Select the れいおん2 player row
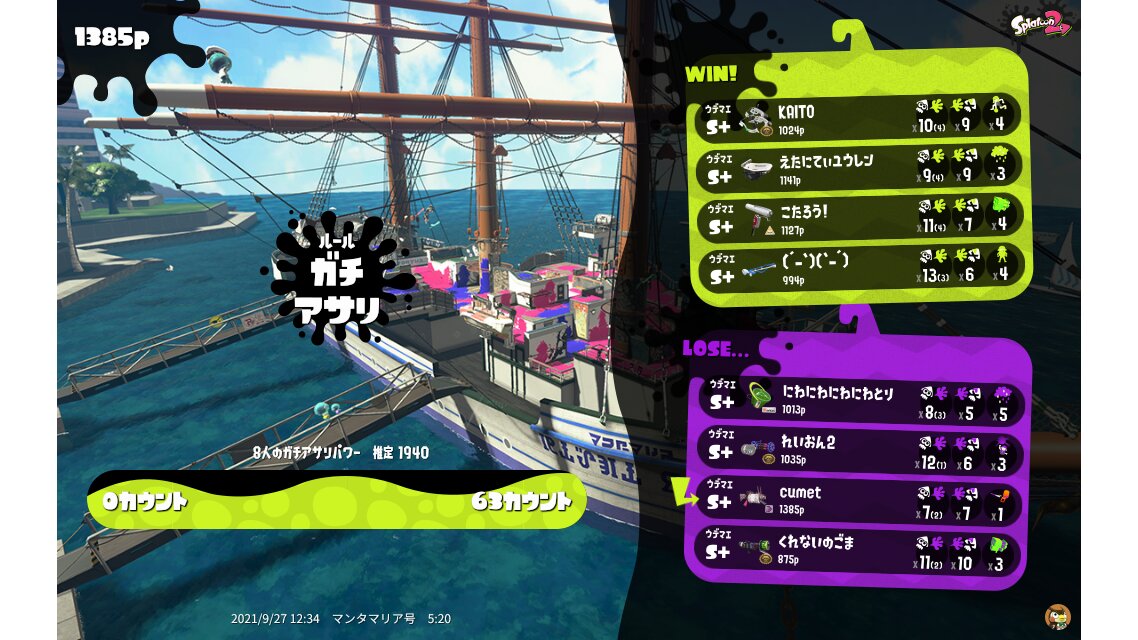This screenshot has width=1138, height=640. [860, 451]
